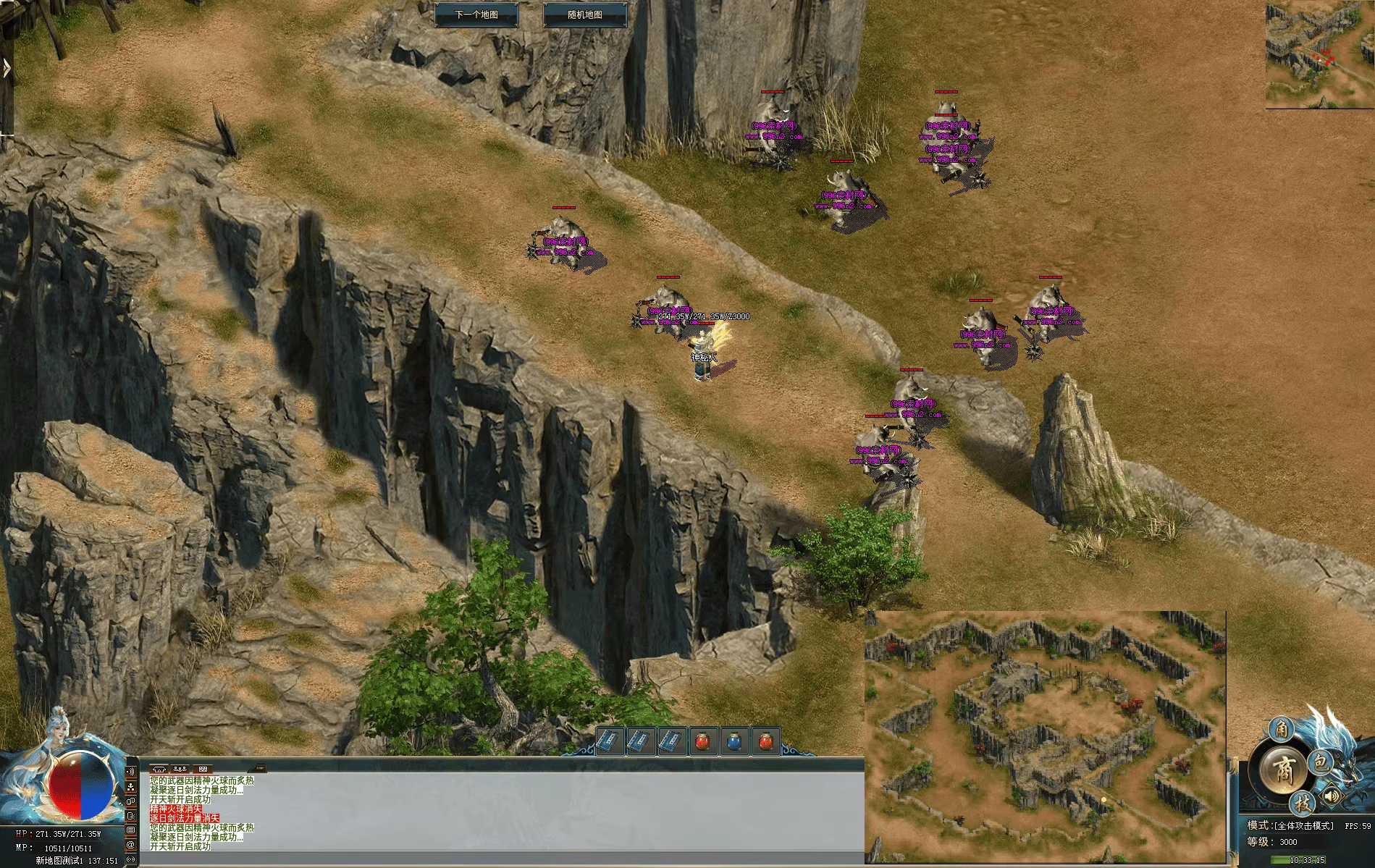1375x868 pixels.
Task: Click the @ mention icon beside chat
Action: [131, 846]
